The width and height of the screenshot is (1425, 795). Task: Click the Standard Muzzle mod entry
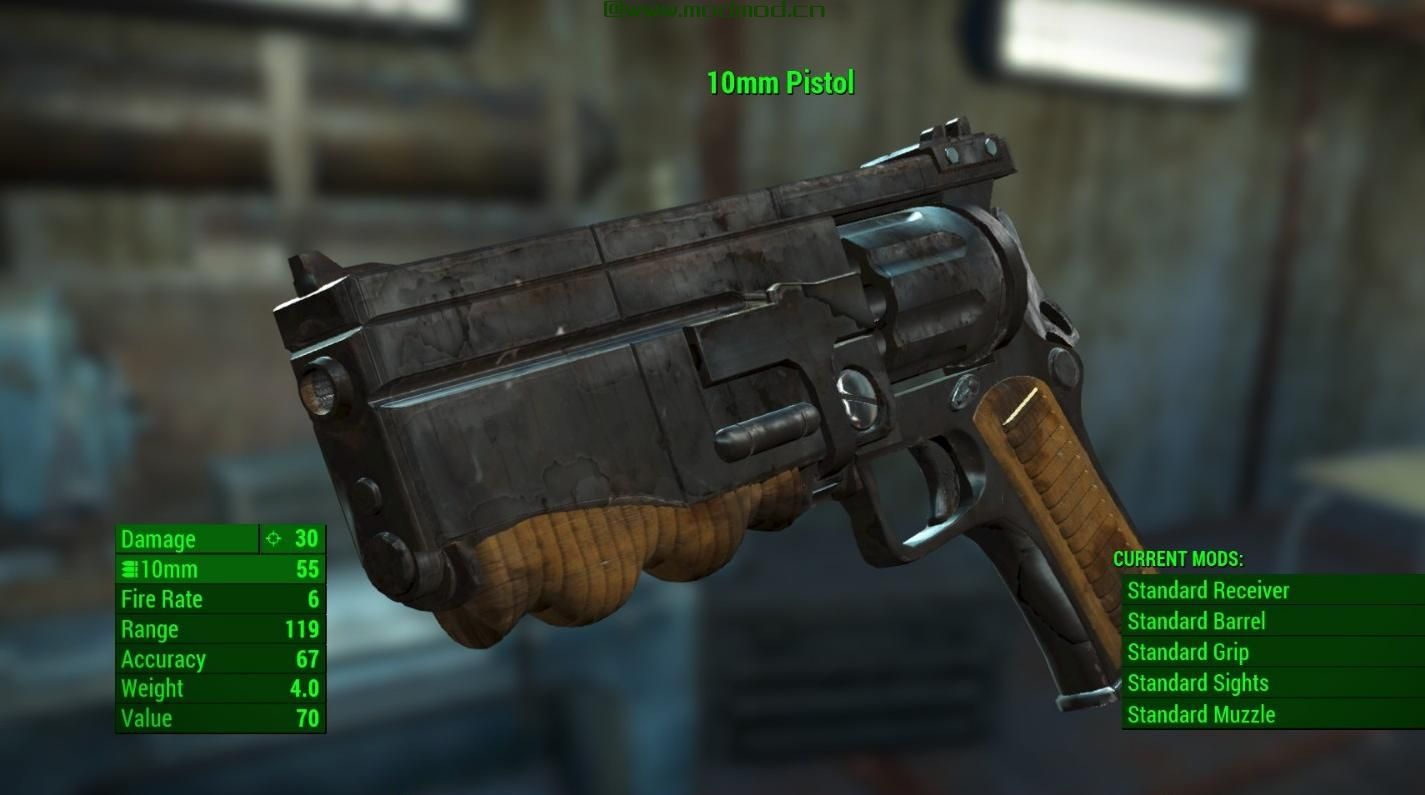[x=1201, y=714]
